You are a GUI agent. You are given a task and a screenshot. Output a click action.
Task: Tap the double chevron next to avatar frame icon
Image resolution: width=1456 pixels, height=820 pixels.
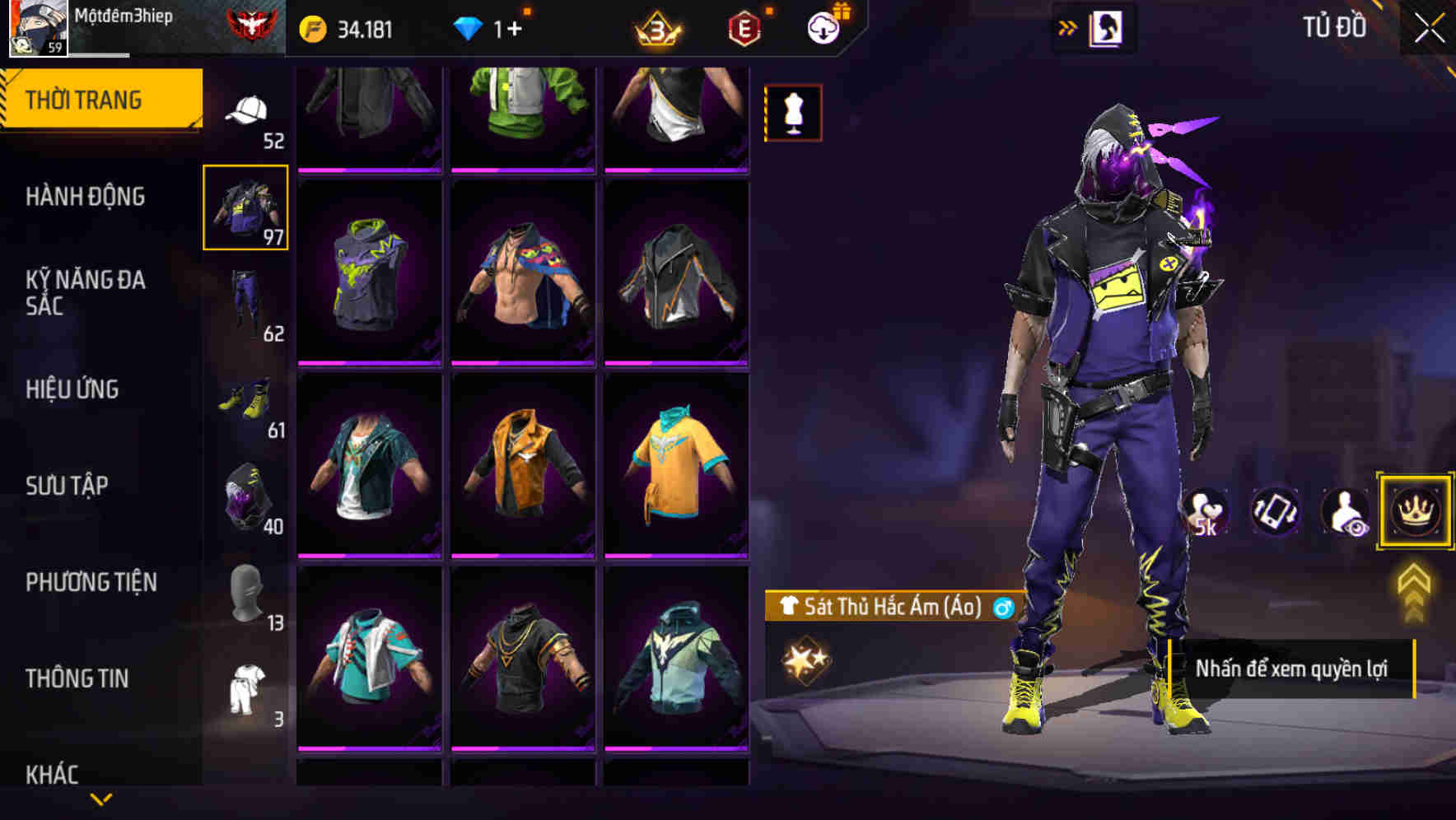[1067, 27]
